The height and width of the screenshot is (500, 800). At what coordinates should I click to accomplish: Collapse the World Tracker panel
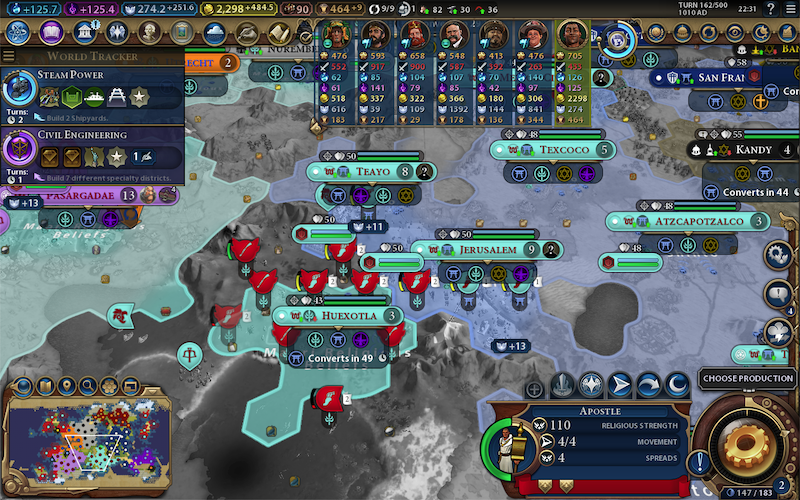tap(9, 57)
